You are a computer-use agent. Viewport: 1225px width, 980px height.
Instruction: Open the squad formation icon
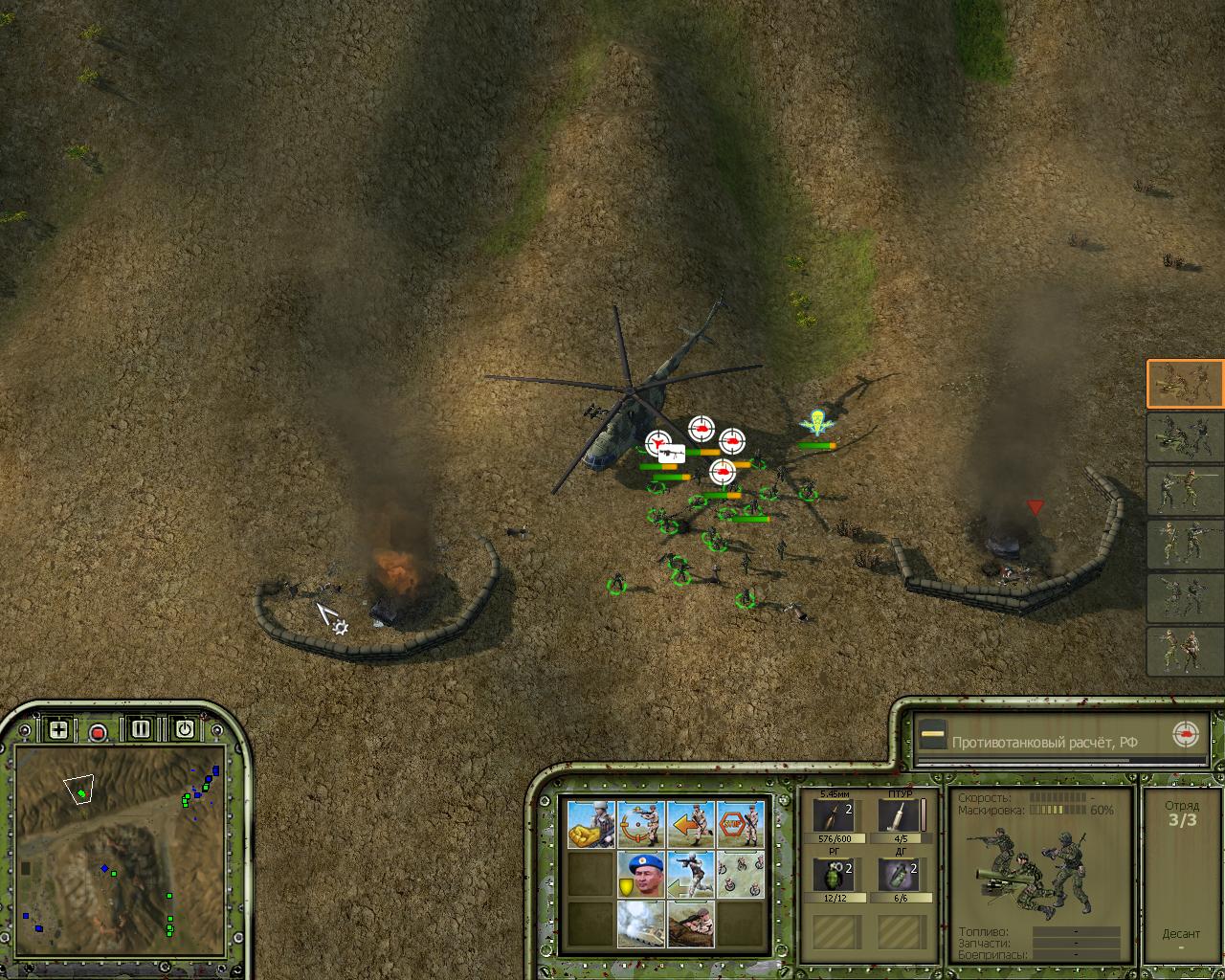click(x=740, y=874)
